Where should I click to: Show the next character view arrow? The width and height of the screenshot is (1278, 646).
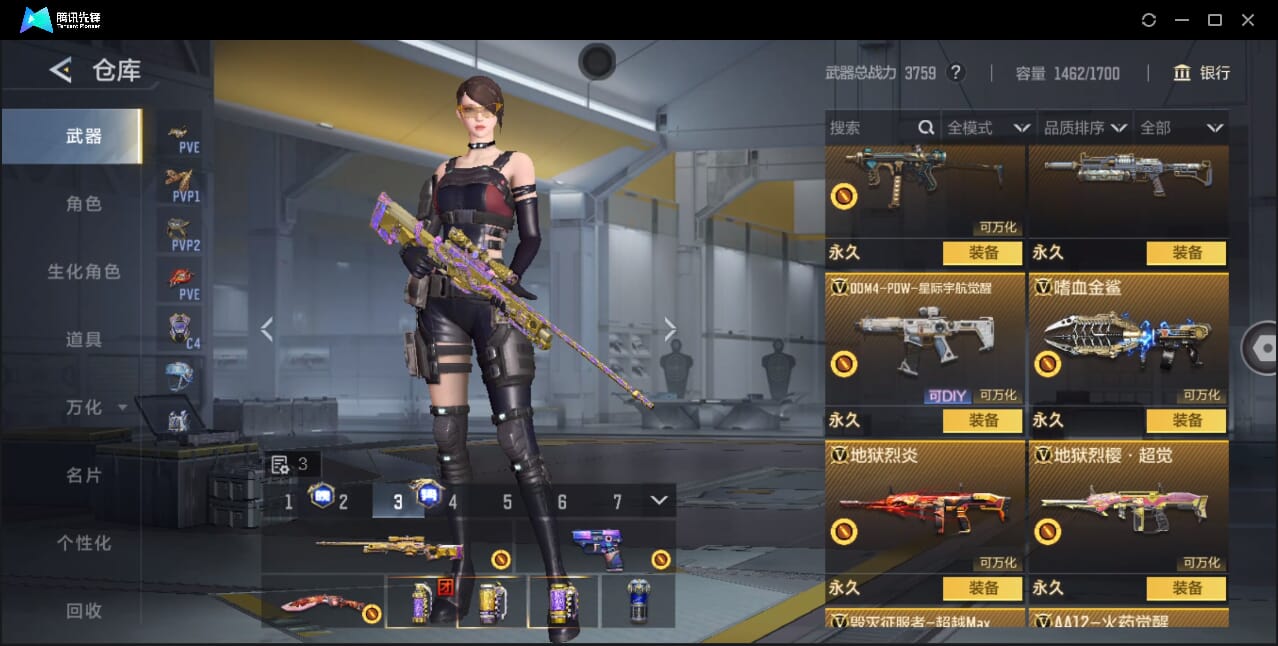(670, 329)
